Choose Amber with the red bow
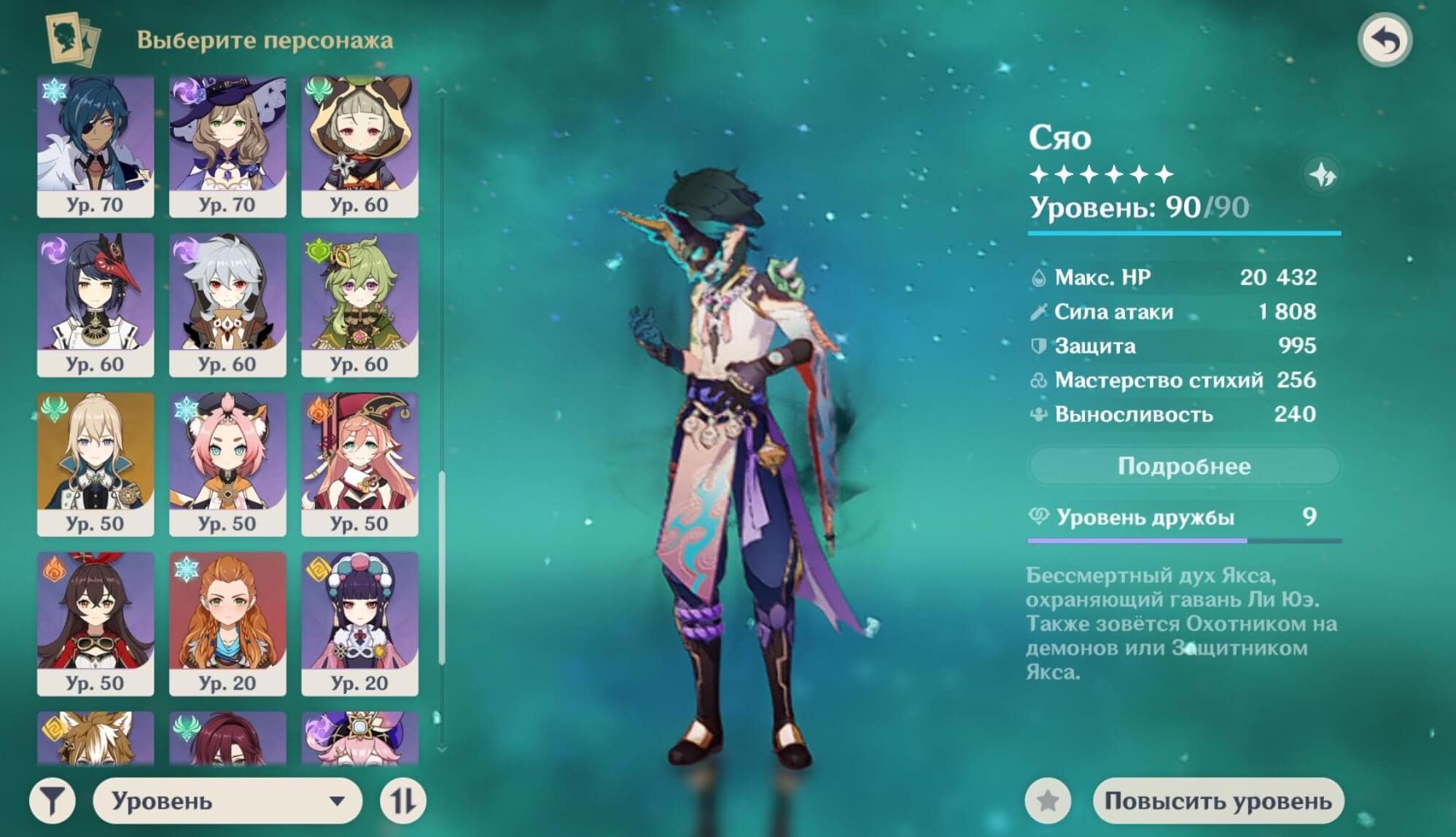This screenshot has width=1456, height=837. tap(96, 623)
